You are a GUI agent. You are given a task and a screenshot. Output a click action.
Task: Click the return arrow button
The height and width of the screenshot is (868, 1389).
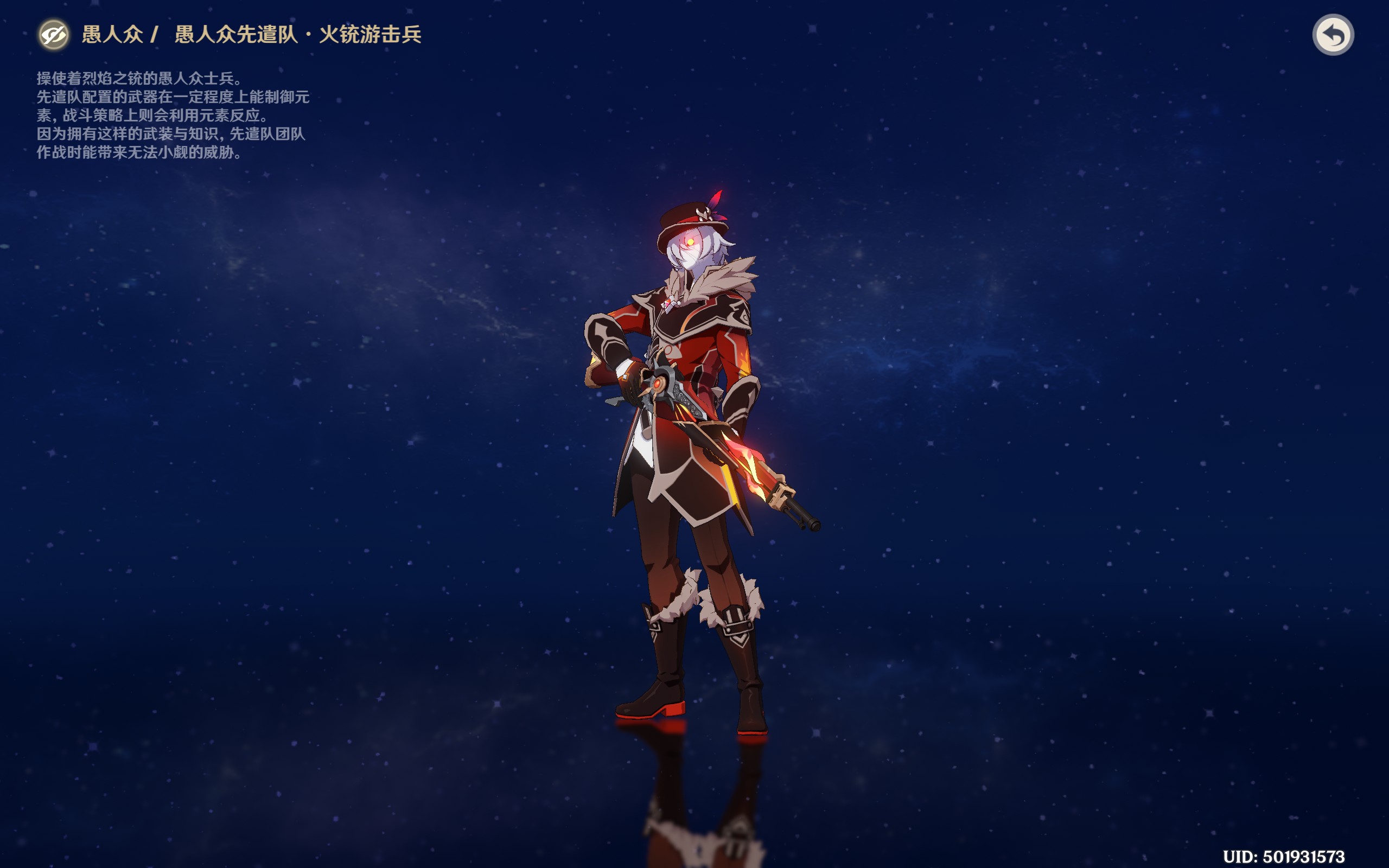1333,35
